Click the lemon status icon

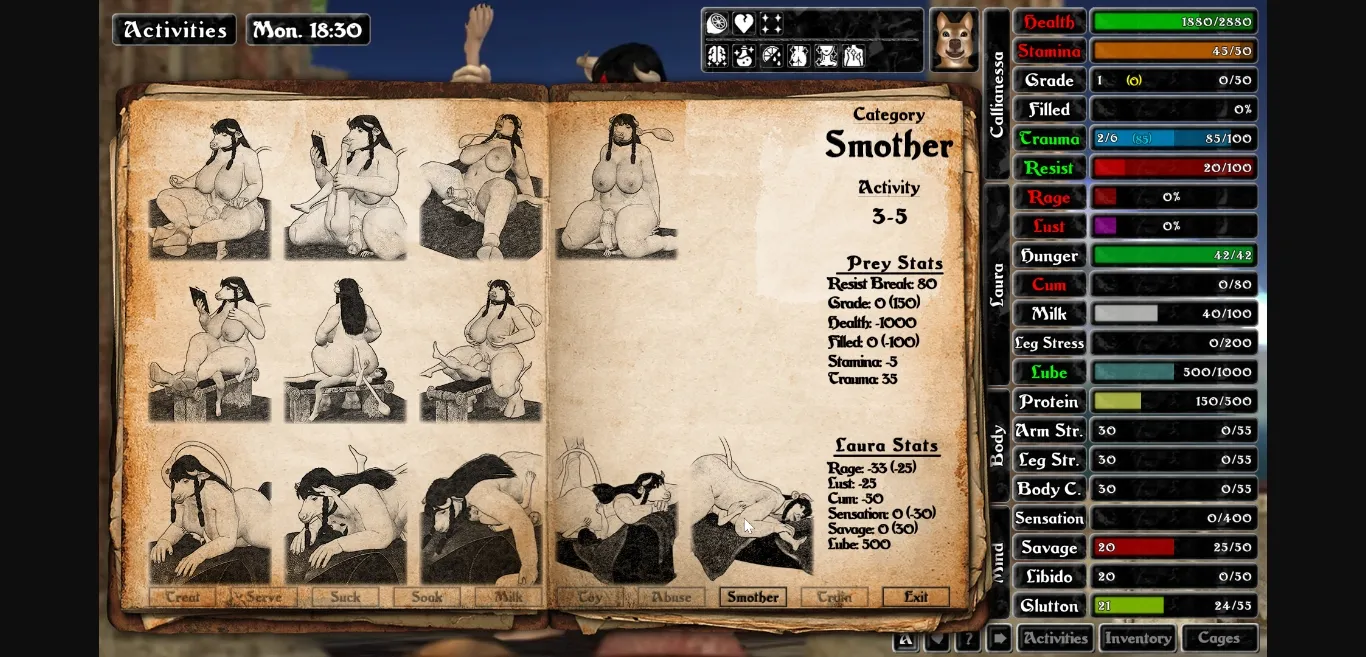point(717,24)
